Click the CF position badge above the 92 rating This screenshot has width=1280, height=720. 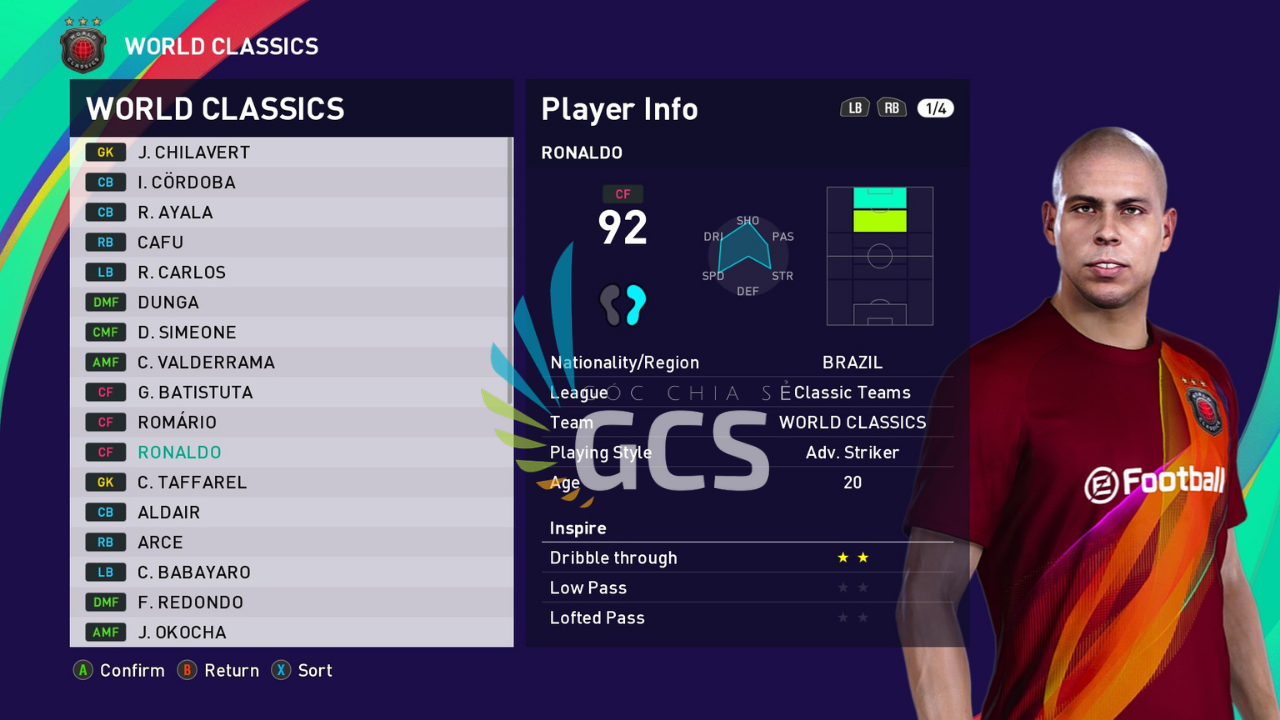click(622, 193)
